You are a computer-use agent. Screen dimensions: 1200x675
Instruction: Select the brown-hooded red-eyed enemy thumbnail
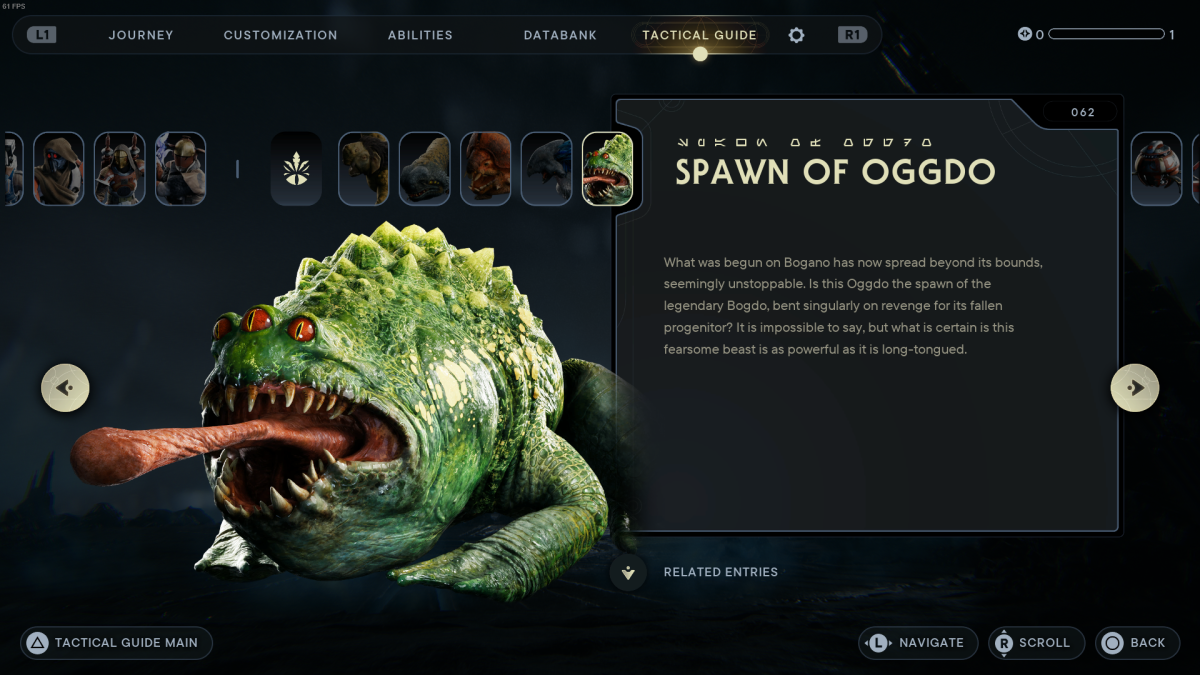(x=58, y=169)
